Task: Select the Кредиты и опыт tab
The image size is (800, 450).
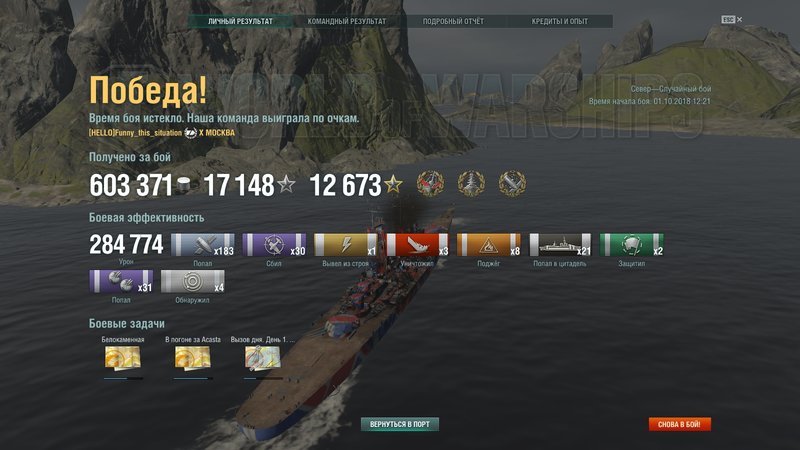Action: point(558,21)
